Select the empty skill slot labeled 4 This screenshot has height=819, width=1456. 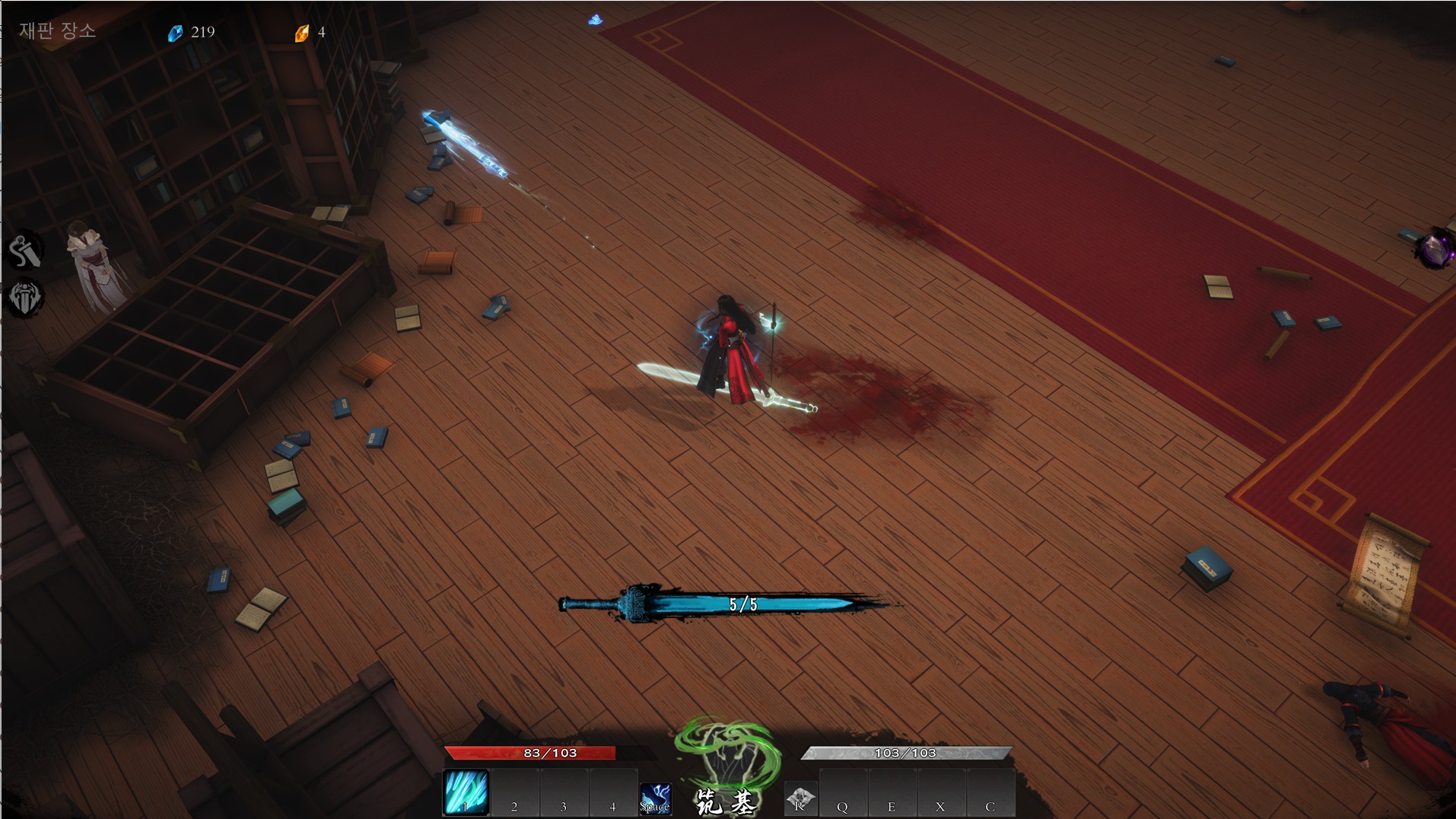click(x=612, y=794)
